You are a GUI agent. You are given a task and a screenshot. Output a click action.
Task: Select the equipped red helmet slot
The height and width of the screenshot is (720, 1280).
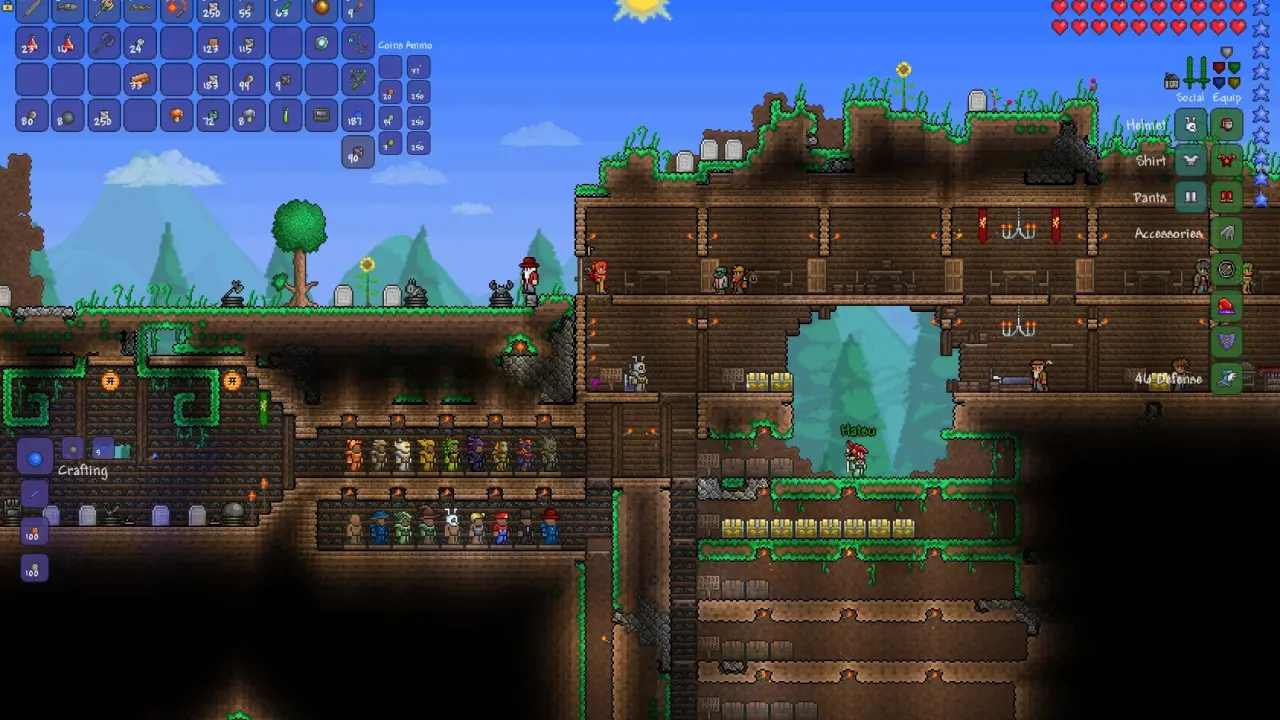[1227, 124]
